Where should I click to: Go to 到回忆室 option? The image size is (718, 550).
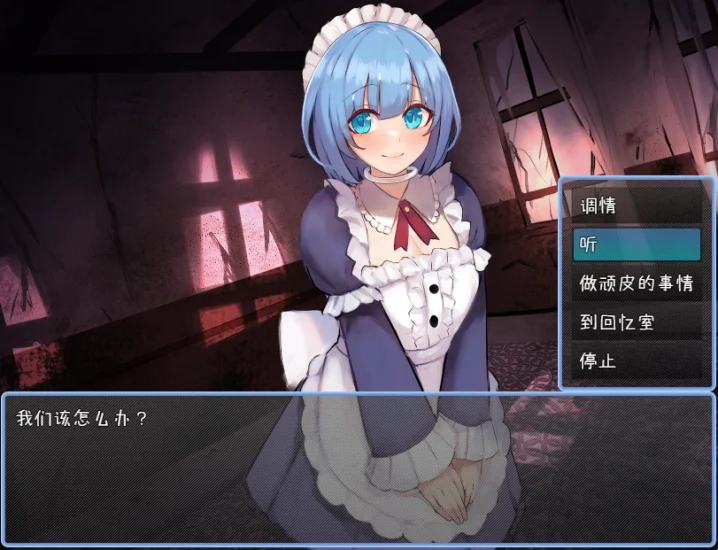coord(636,322)
